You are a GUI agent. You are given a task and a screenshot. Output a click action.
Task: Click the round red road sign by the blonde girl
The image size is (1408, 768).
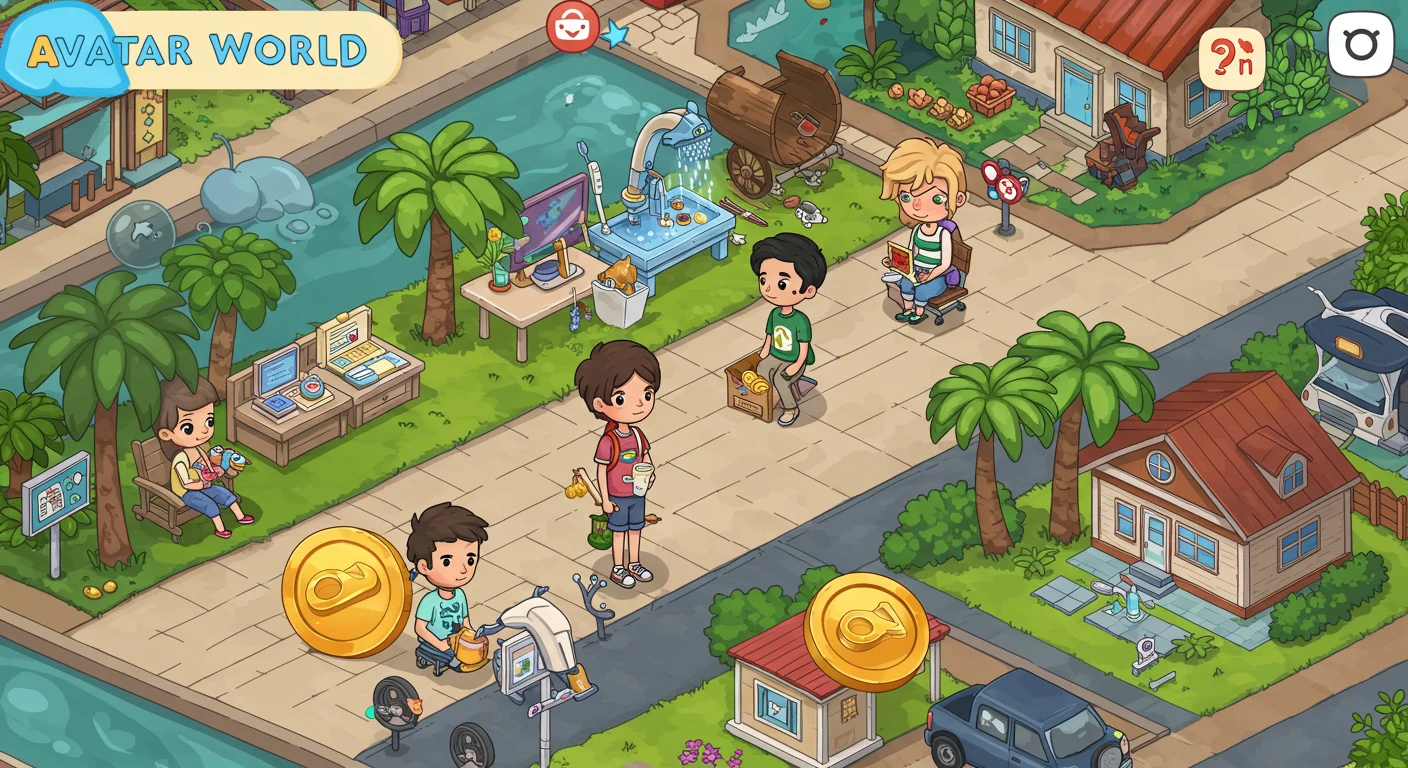coord(1008,188)
